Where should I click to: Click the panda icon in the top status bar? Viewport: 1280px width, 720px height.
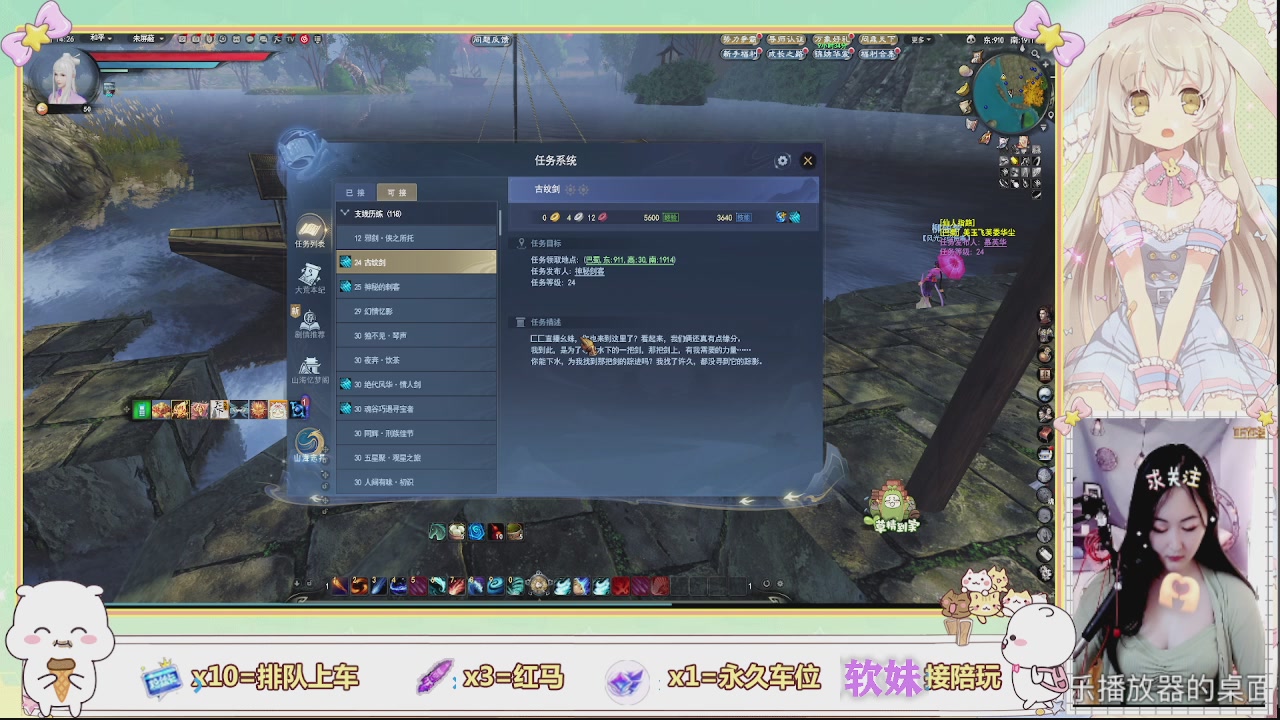tap(236, 39)
